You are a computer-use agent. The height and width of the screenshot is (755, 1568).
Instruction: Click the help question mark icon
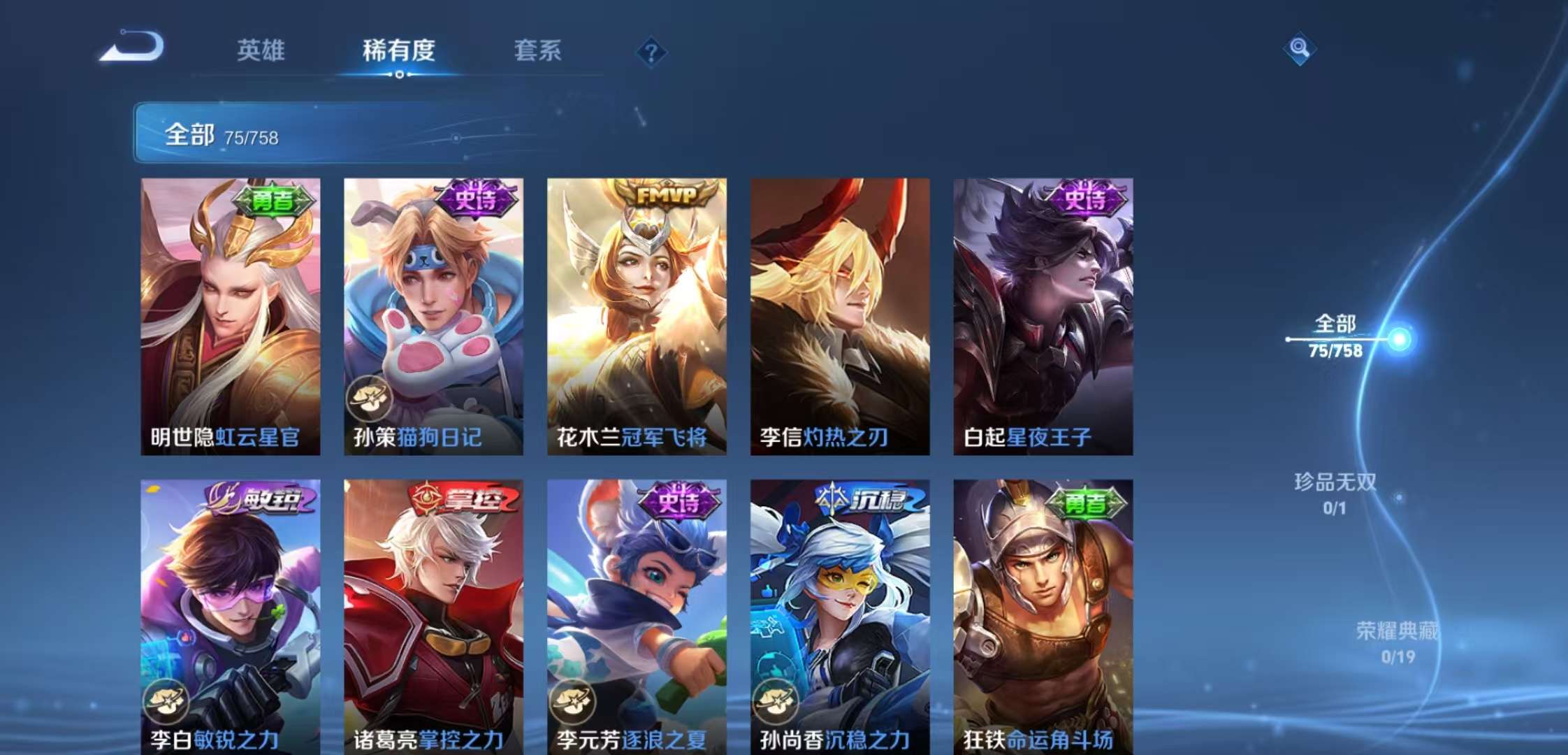pyautogui.click(x=650, y=51)
